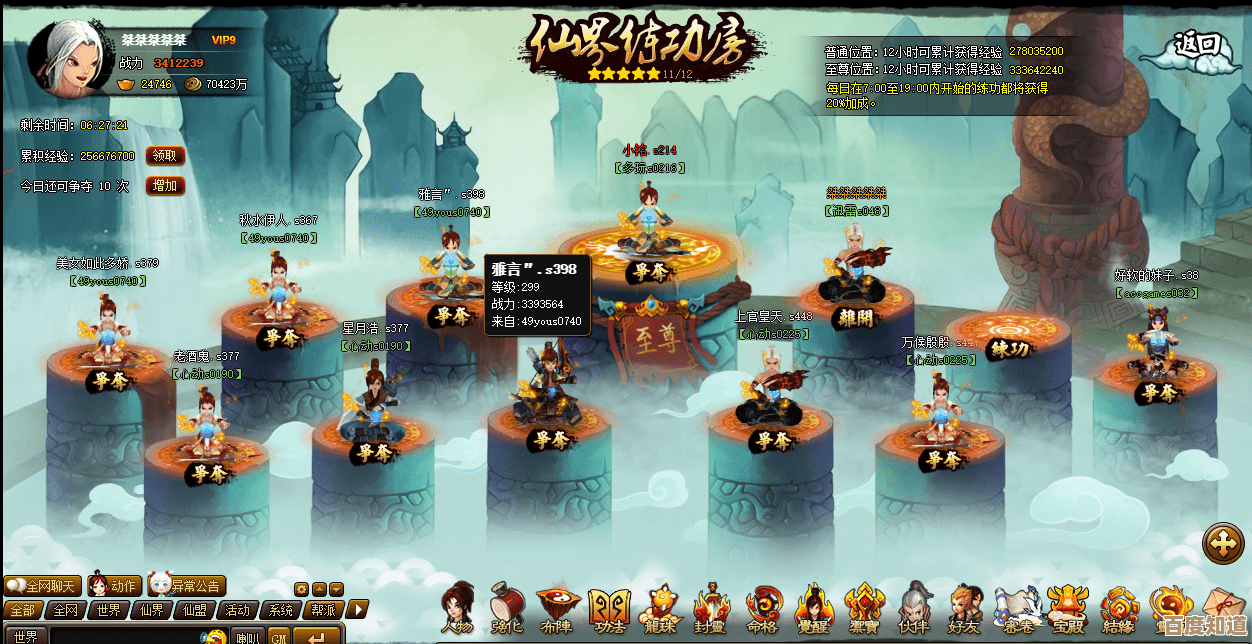Start training at the empty 練功 platform
The height and width of the screenshot is (644, 1252).
pos(1009,349)
